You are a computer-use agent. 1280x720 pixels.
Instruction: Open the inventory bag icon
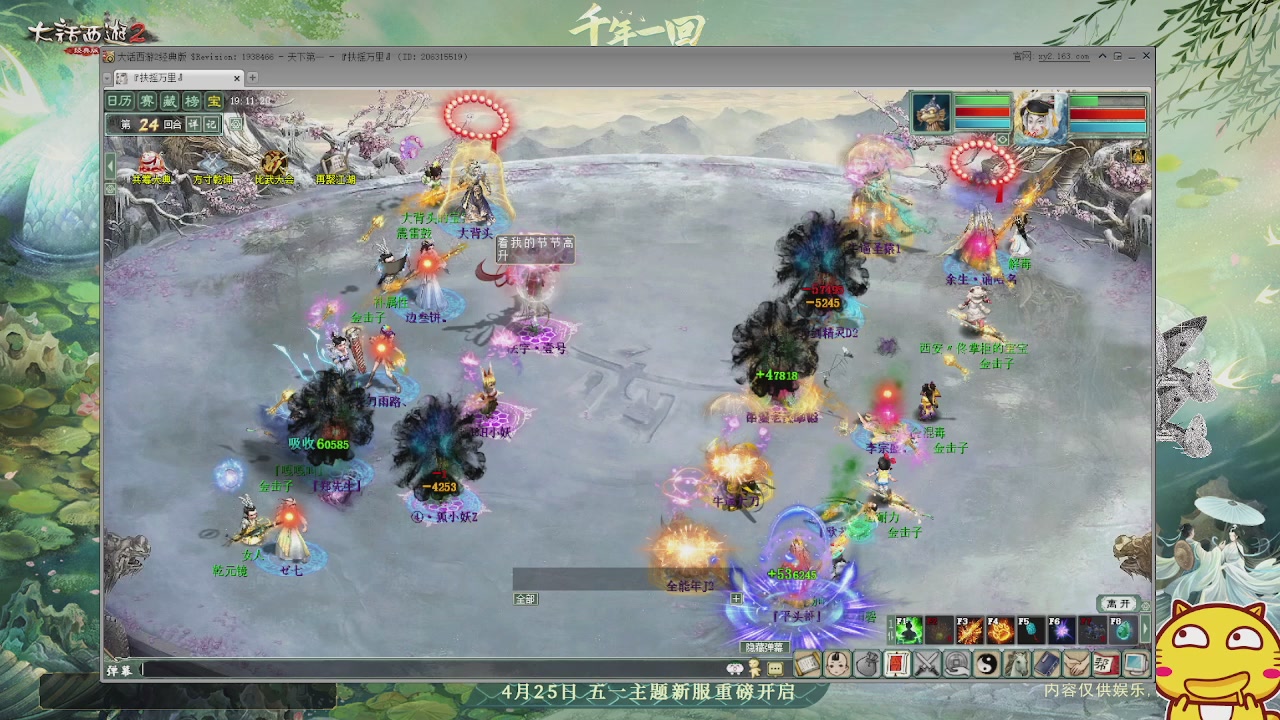click(870, 664)
